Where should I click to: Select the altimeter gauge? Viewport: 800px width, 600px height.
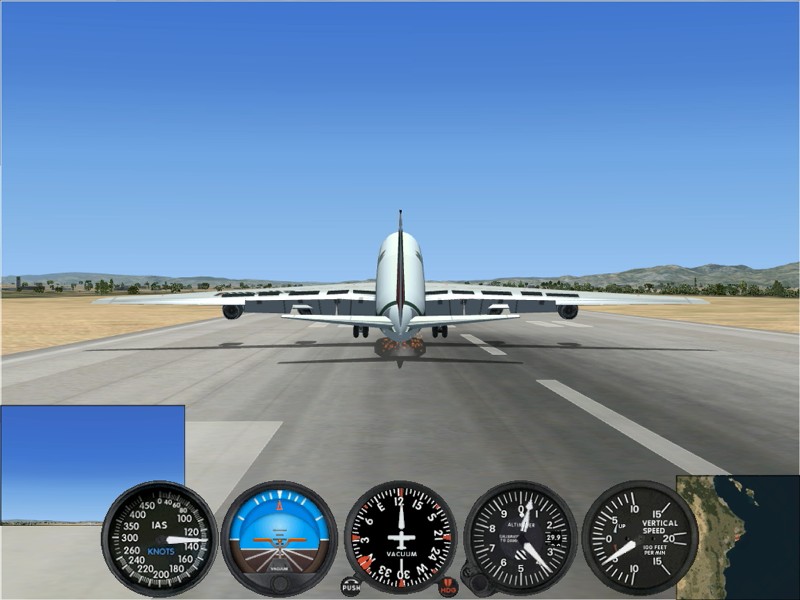520,537
